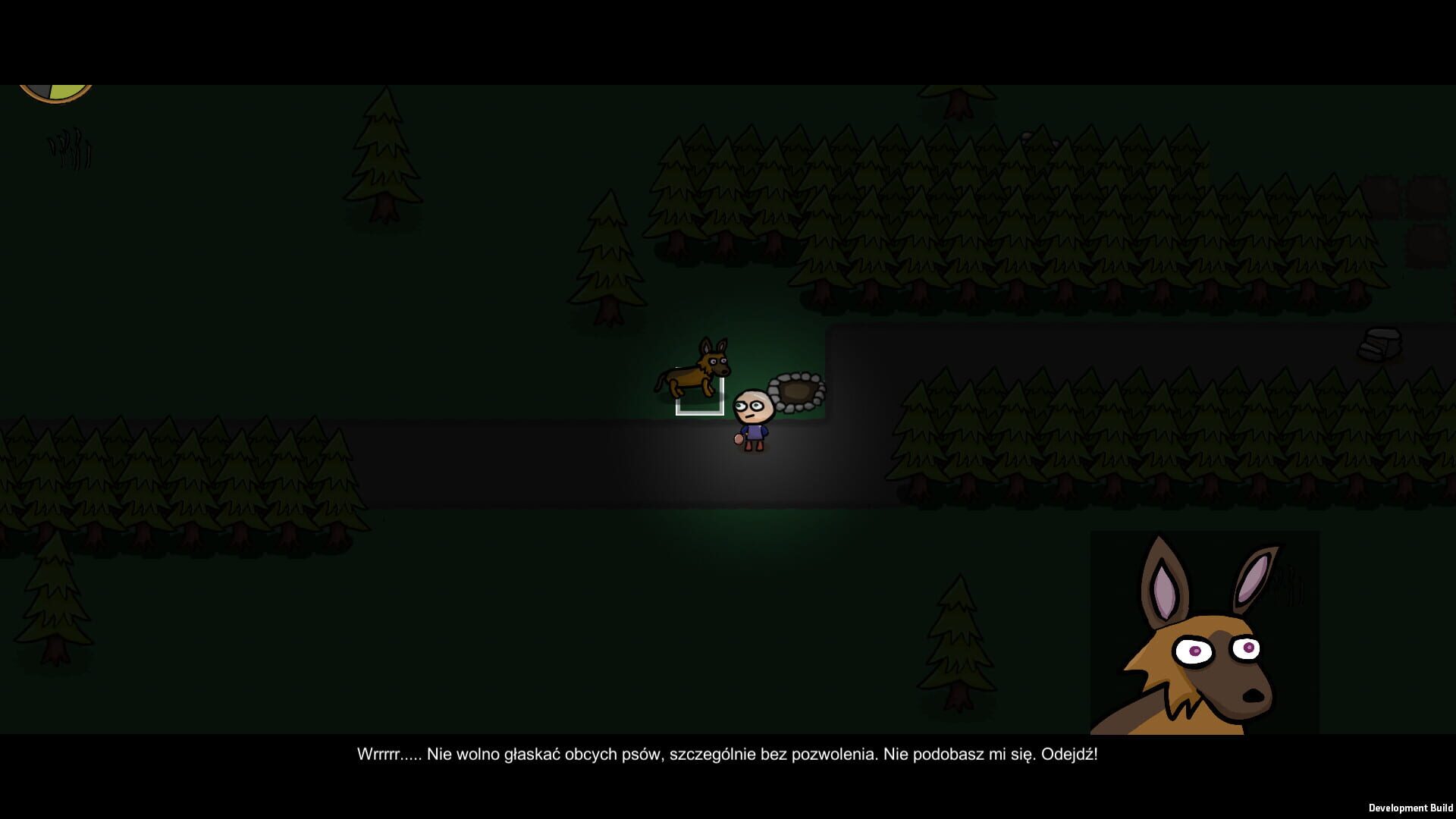Click the grass tuft below the clock
The width and height of the screenshot is (1456, 819).
pos(68,148)
